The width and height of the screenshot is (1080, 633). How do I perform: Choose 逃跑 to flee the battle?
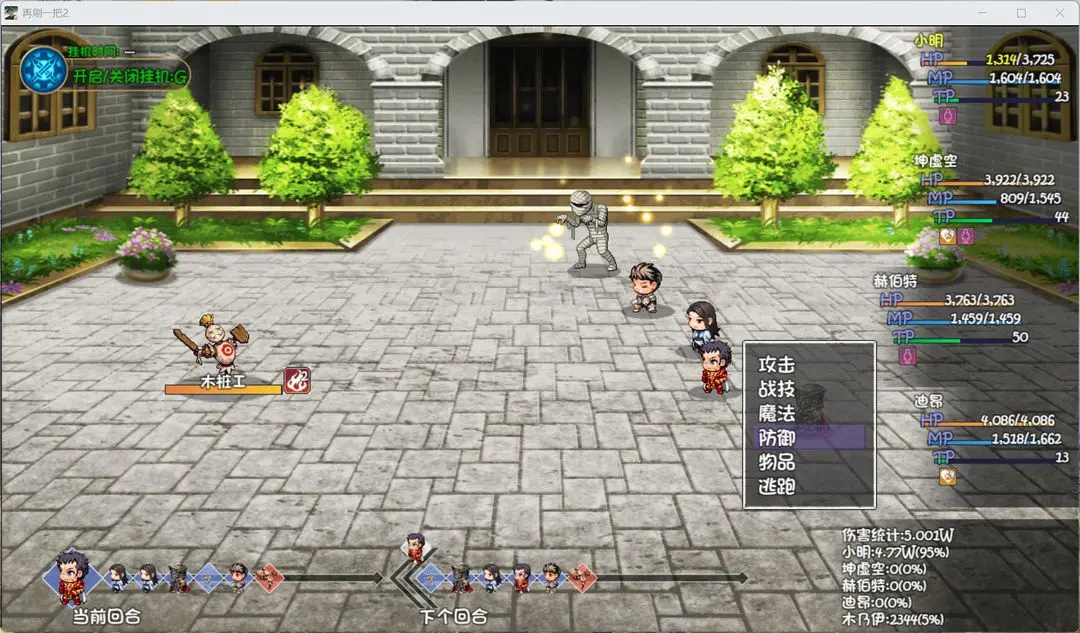click(777, 487)
